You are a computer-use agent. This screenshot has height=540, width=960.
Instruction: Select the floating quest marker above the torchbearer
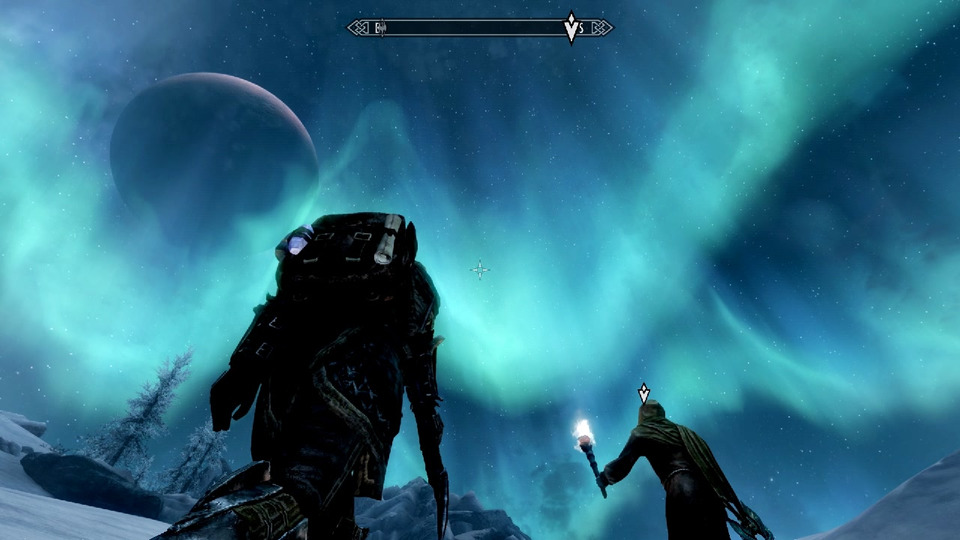point(644,393)
